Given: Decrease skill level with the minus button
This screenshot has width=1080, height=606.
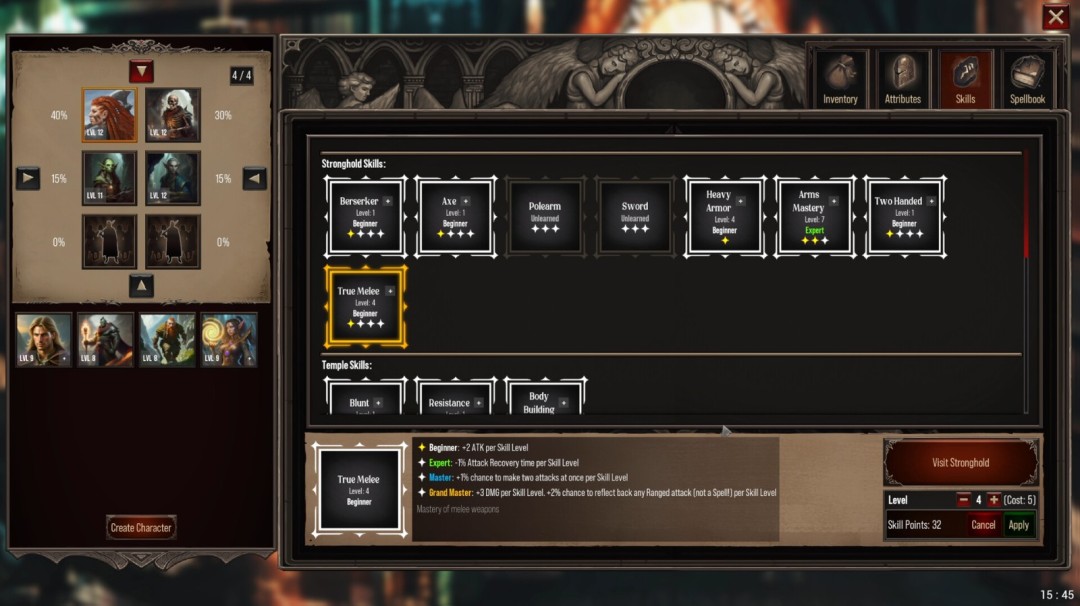Looking at the screenshot, I should [x=963, y=500].
